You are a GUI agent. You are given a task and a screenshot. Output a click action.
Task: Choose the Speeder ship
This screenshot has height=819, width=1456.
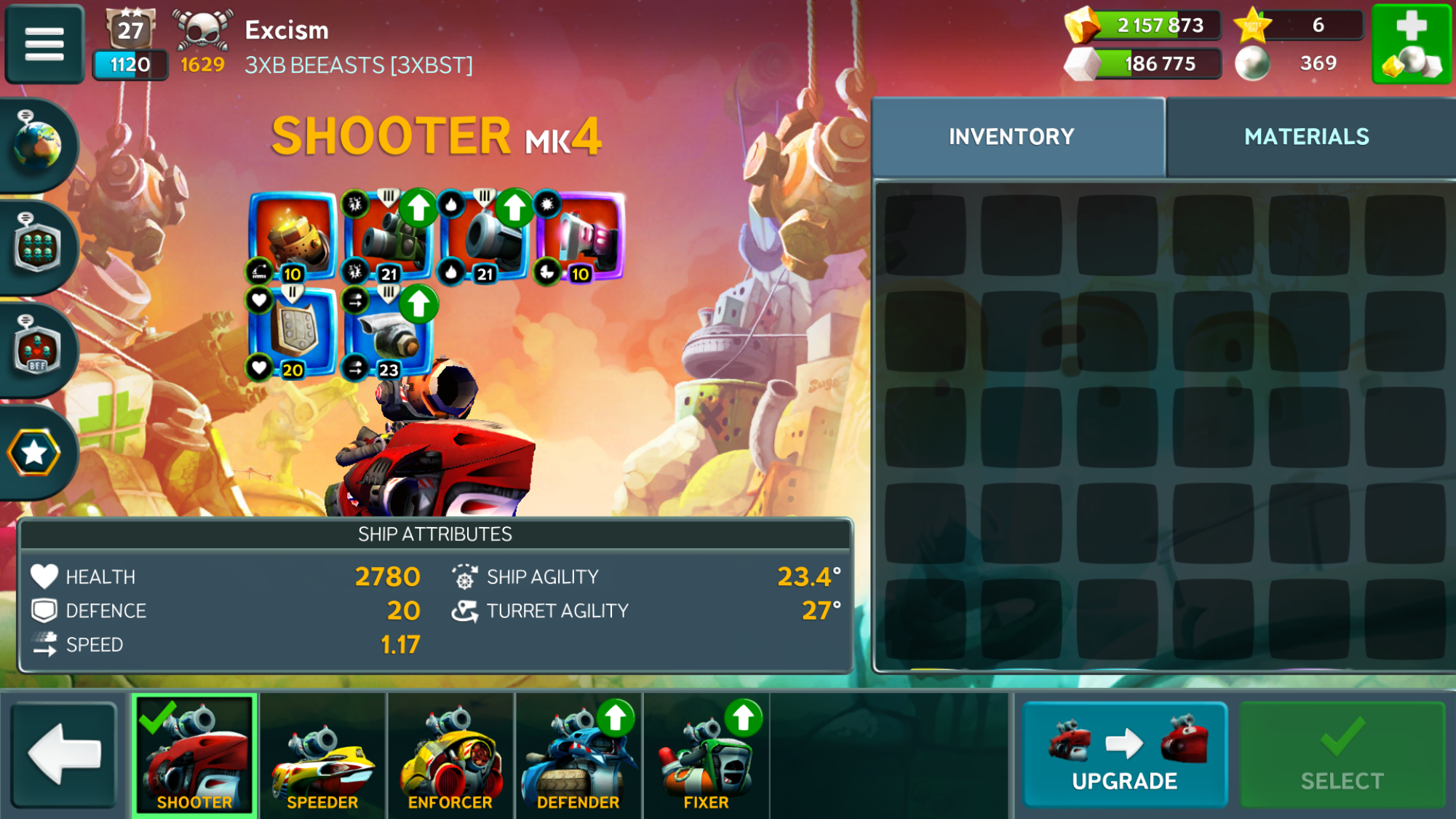click(322, 757)
